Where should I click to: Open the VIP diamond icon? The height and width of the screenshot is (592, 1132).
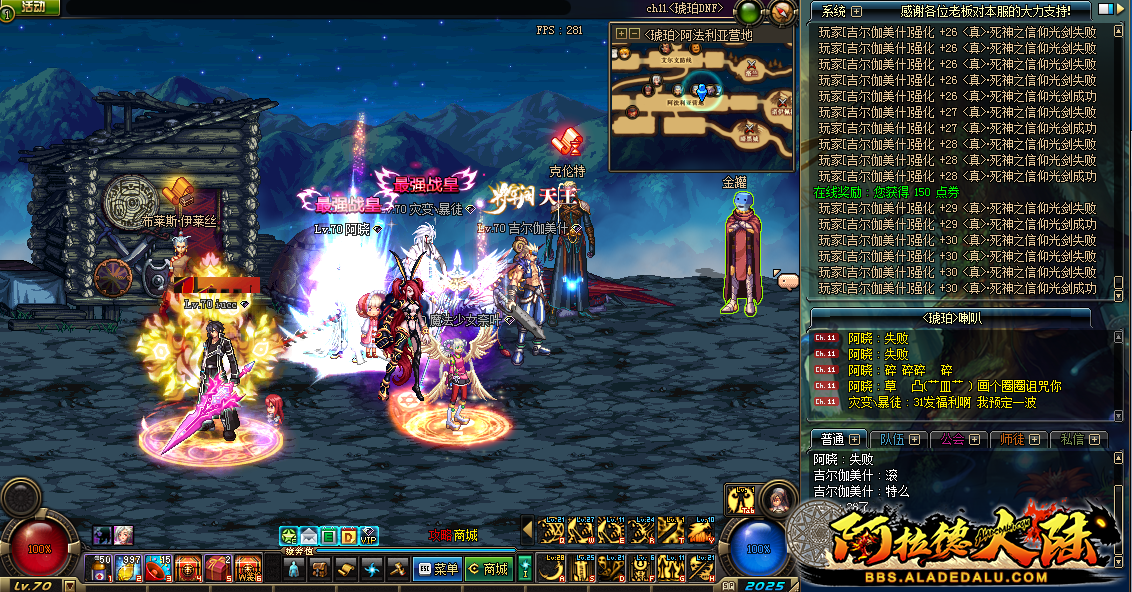[x=368, y=536]
